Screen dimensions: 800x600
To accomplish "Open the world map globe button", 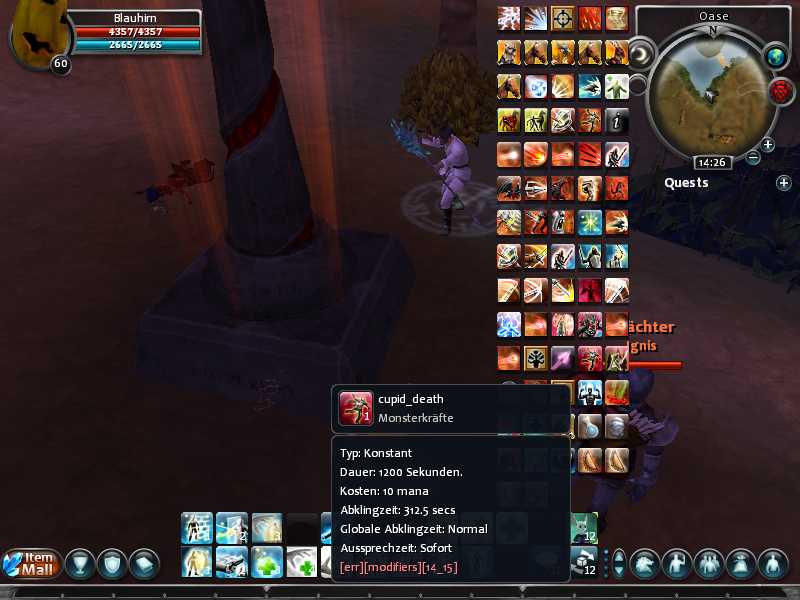I will [776, 56].
